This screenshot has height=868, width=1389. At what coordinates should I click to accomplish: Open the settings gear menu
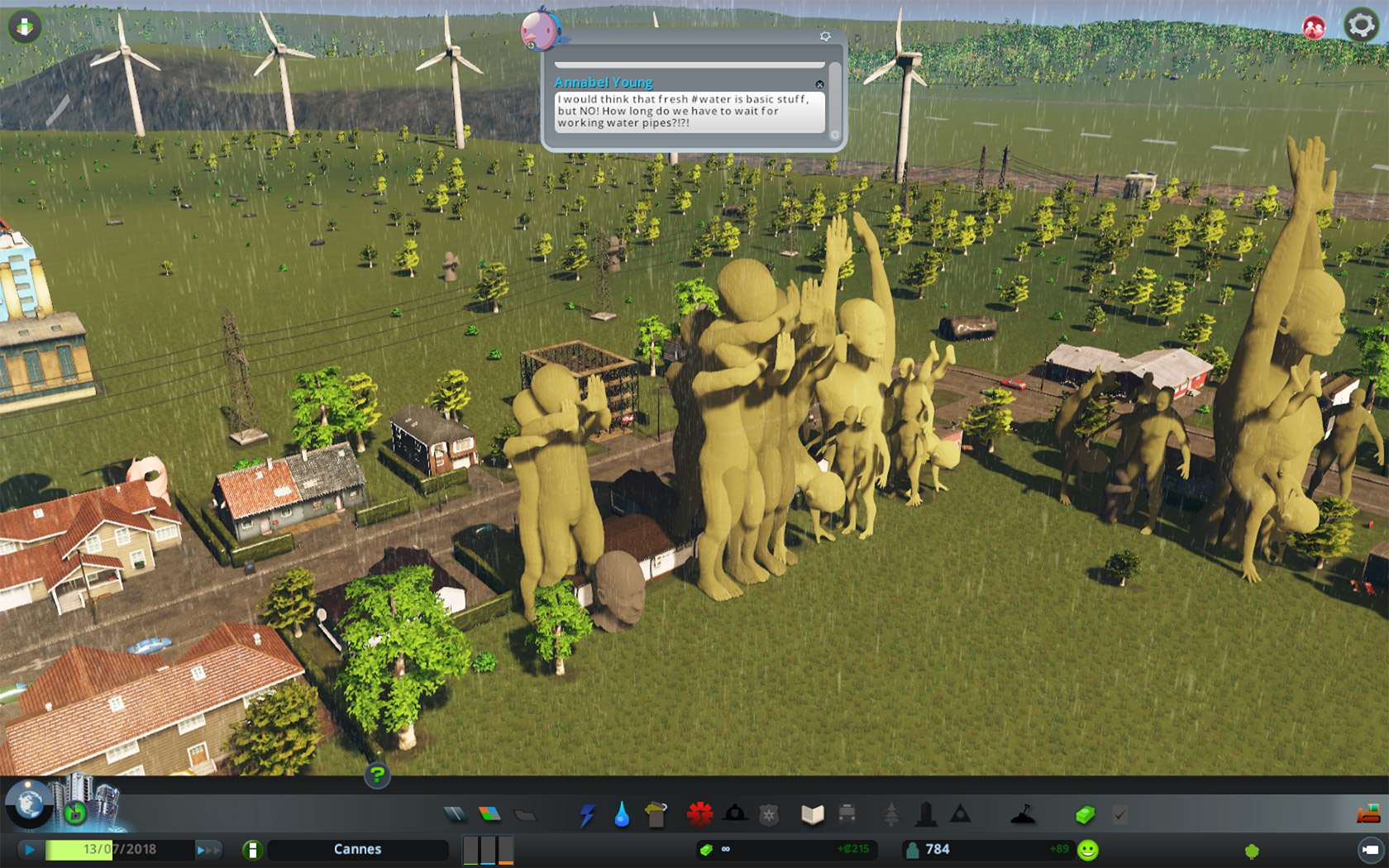[1360, 26]
